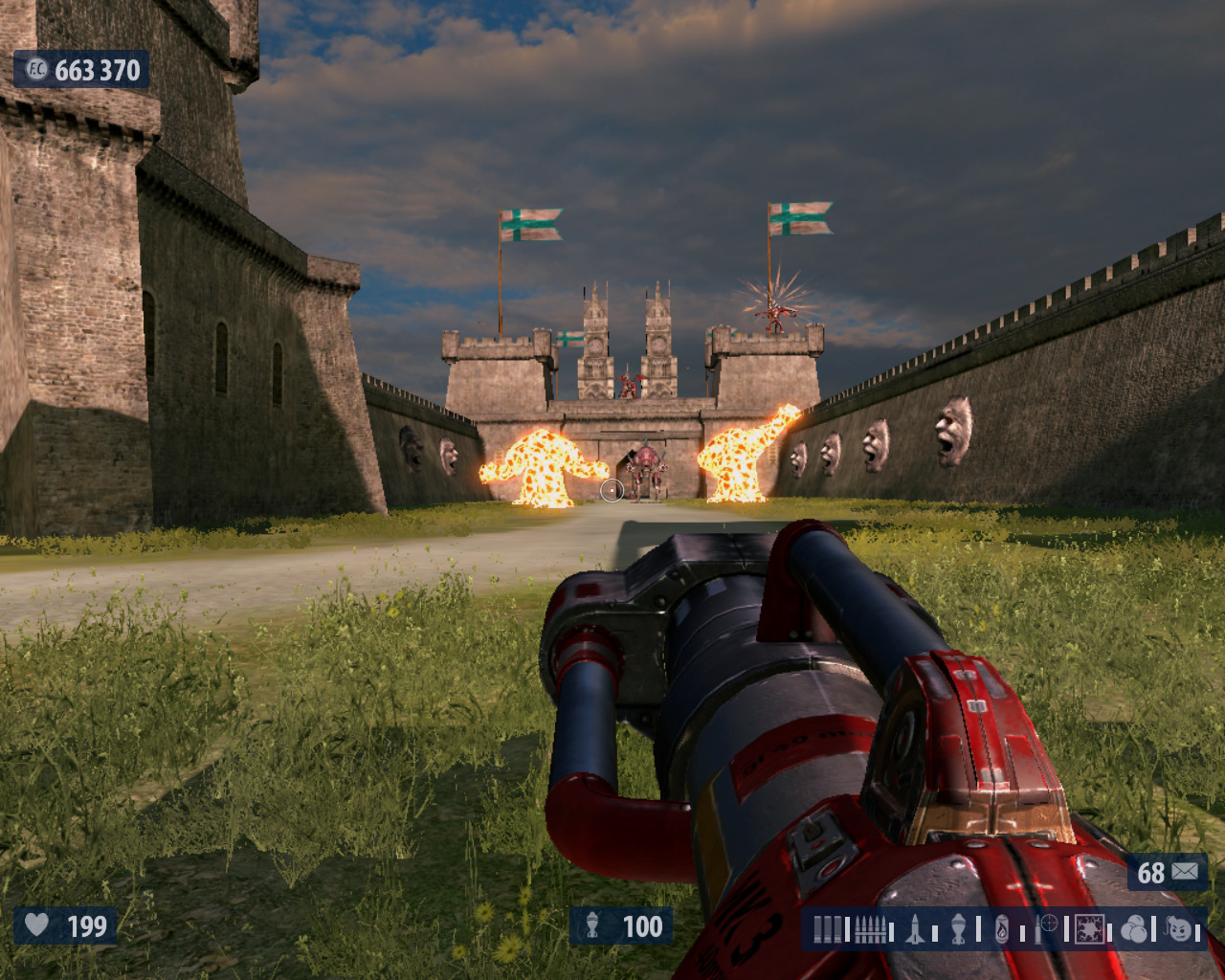Choose the bullet belt ammo icon
The height and width of the screenshot is (980, 1225).
pyautogui.click(x=870, y=928)
